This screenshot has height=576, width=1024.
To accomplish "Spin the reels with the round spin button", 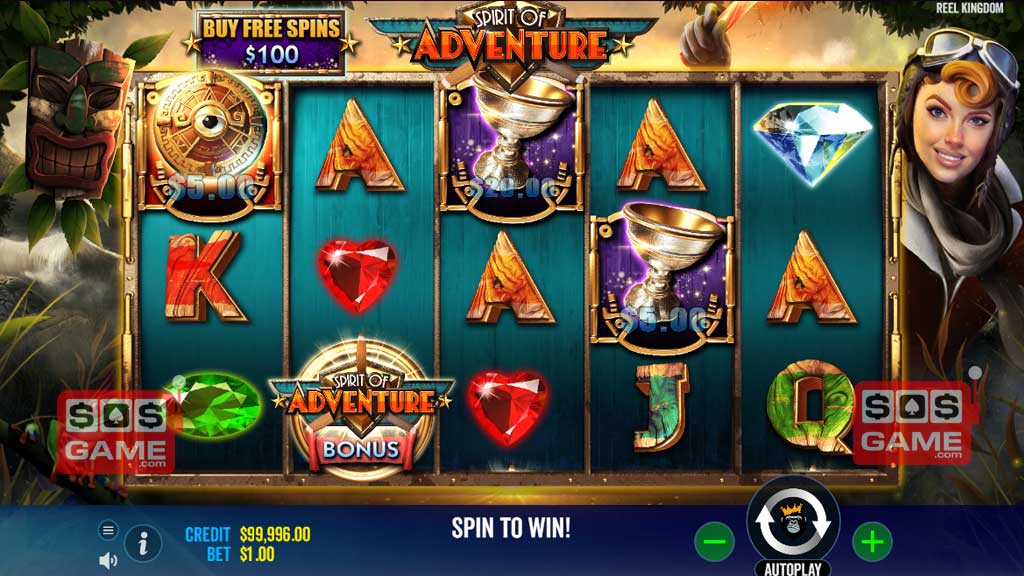I will [x=793, y=521].
